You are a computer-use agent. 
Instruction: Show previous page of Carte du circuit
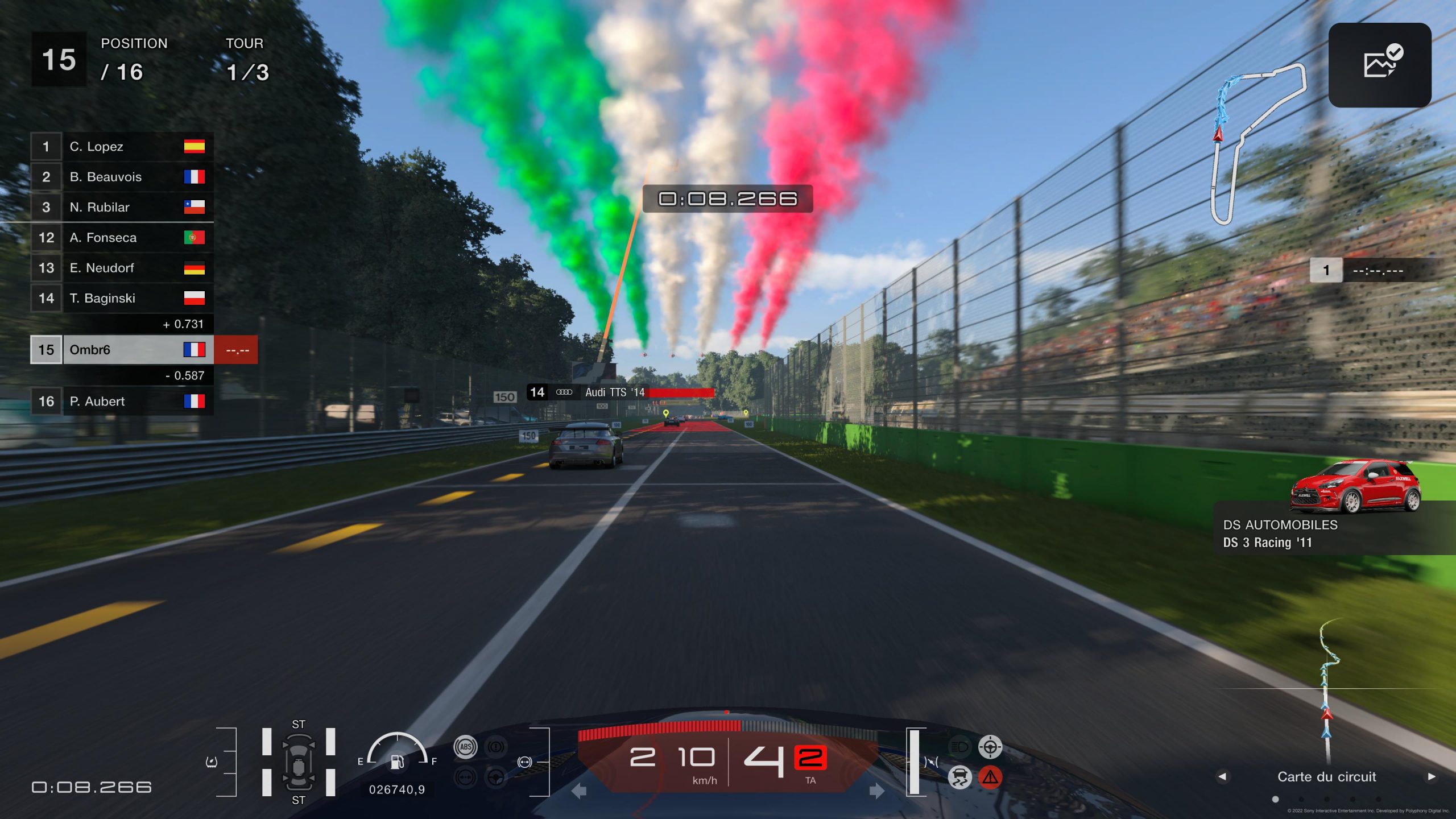[1222, 777]
